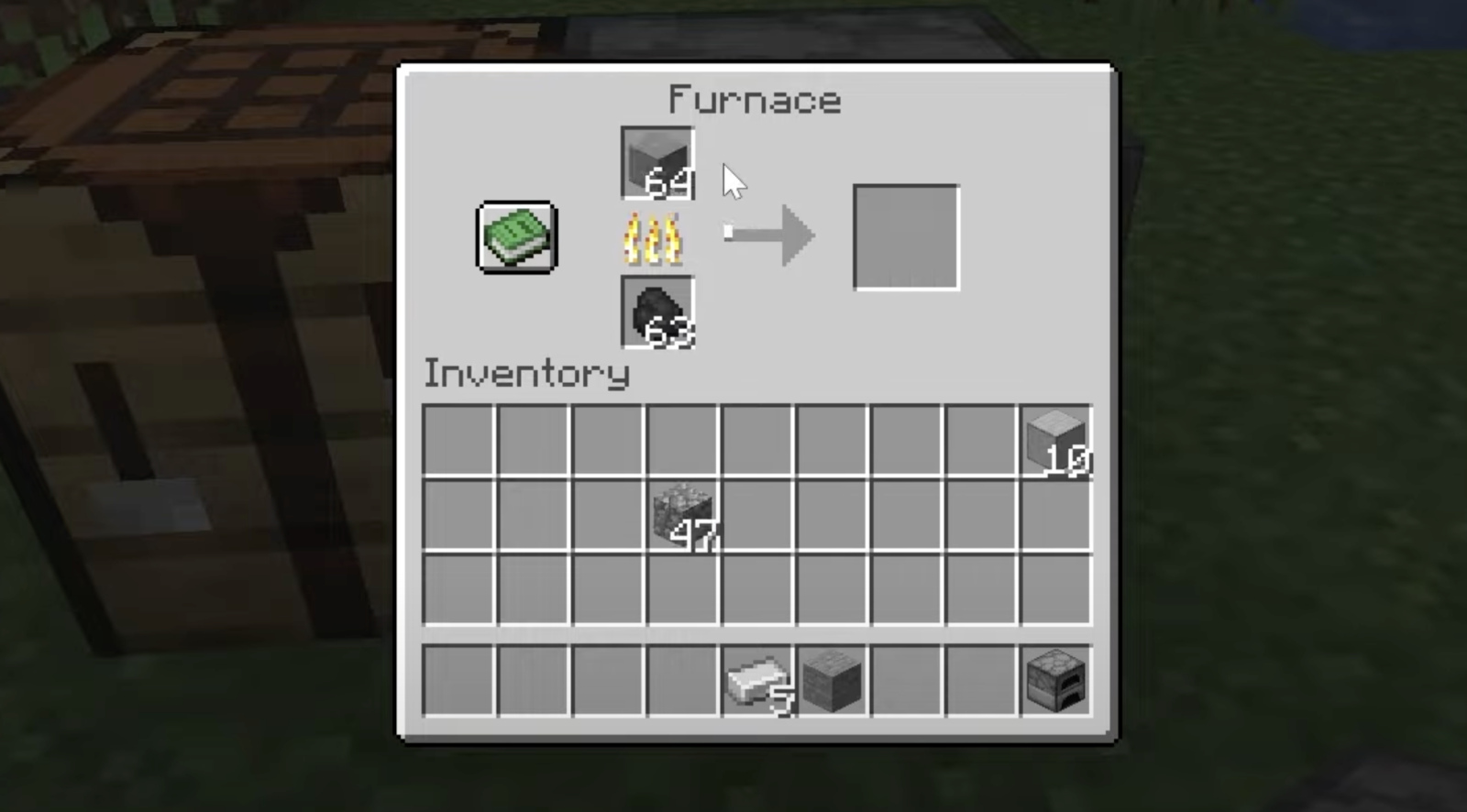Screen dimensions: 1467x812
Task: Click the Furnace title text
Action: click(x=754, y=99)
